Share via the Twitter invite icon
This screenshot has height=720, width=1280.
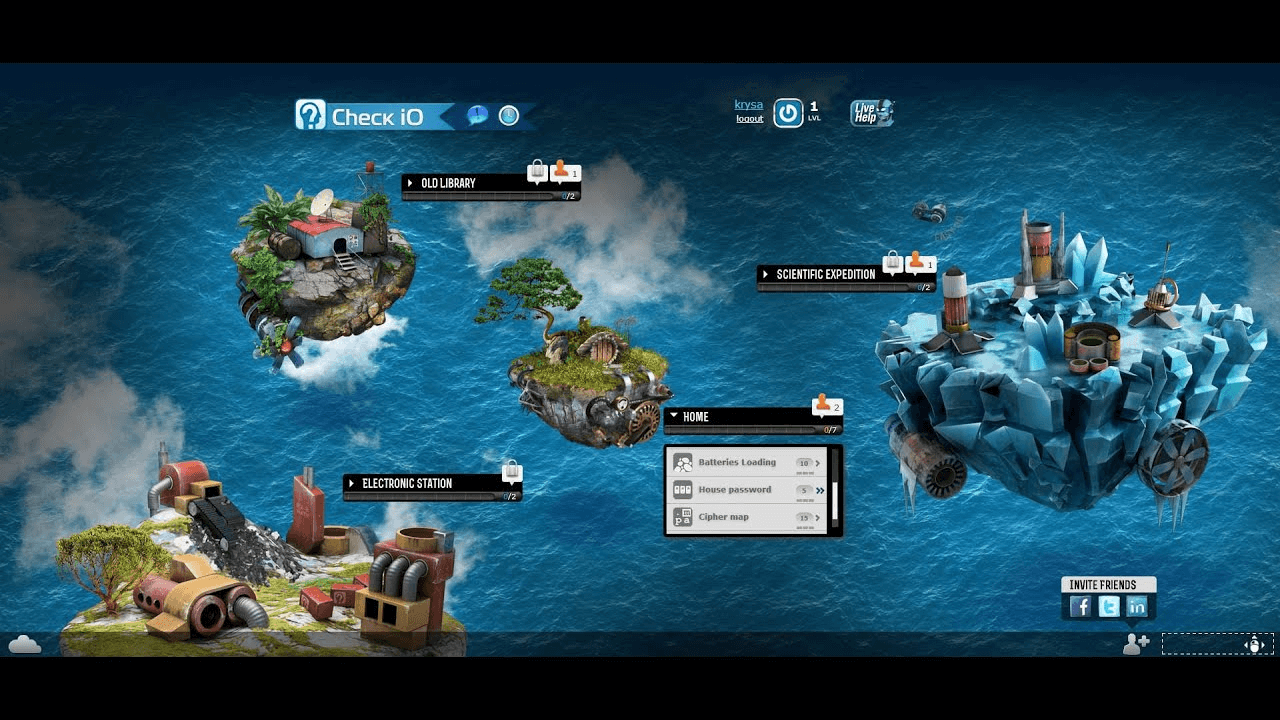(x=1108, y=606)
